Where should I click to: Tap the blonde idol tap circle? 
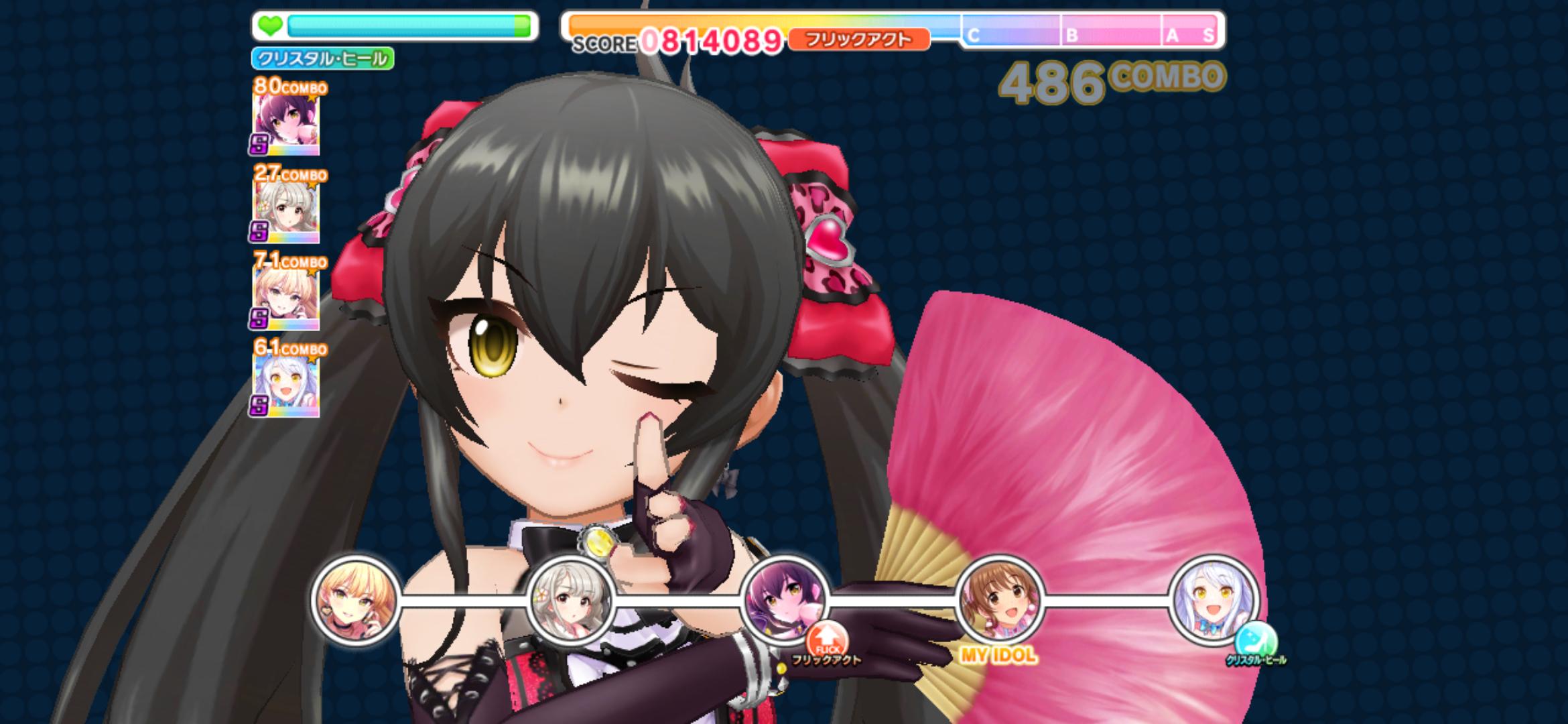355,599
